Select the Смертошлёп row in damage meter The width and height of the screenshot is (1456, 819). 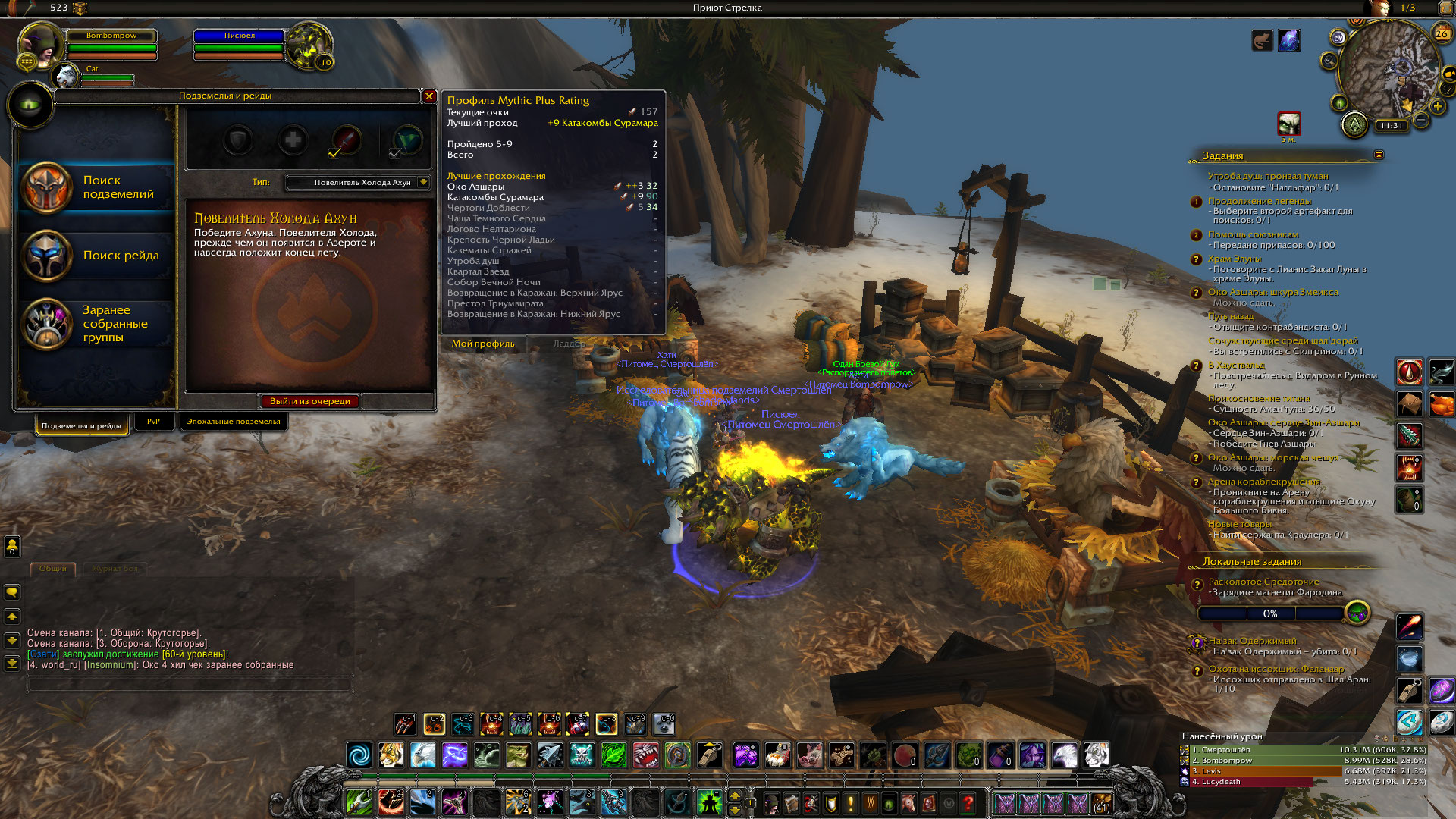coord(1303,750)
